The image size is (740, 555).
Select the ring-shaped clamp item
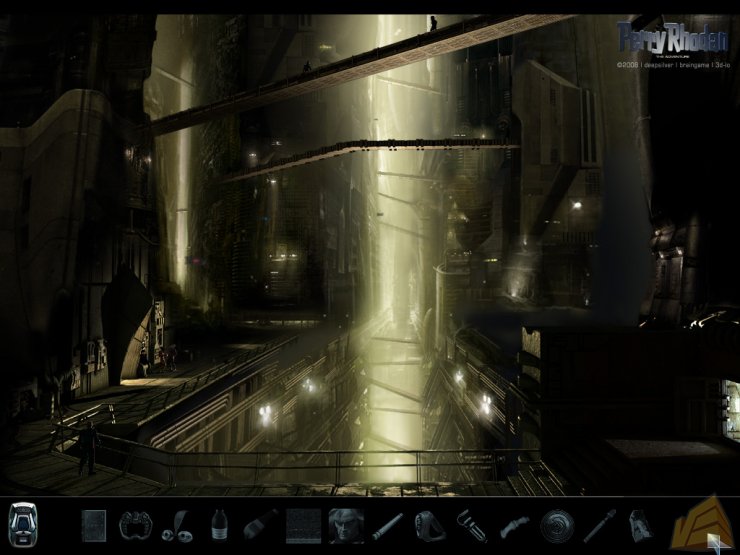tap(428, 524)
